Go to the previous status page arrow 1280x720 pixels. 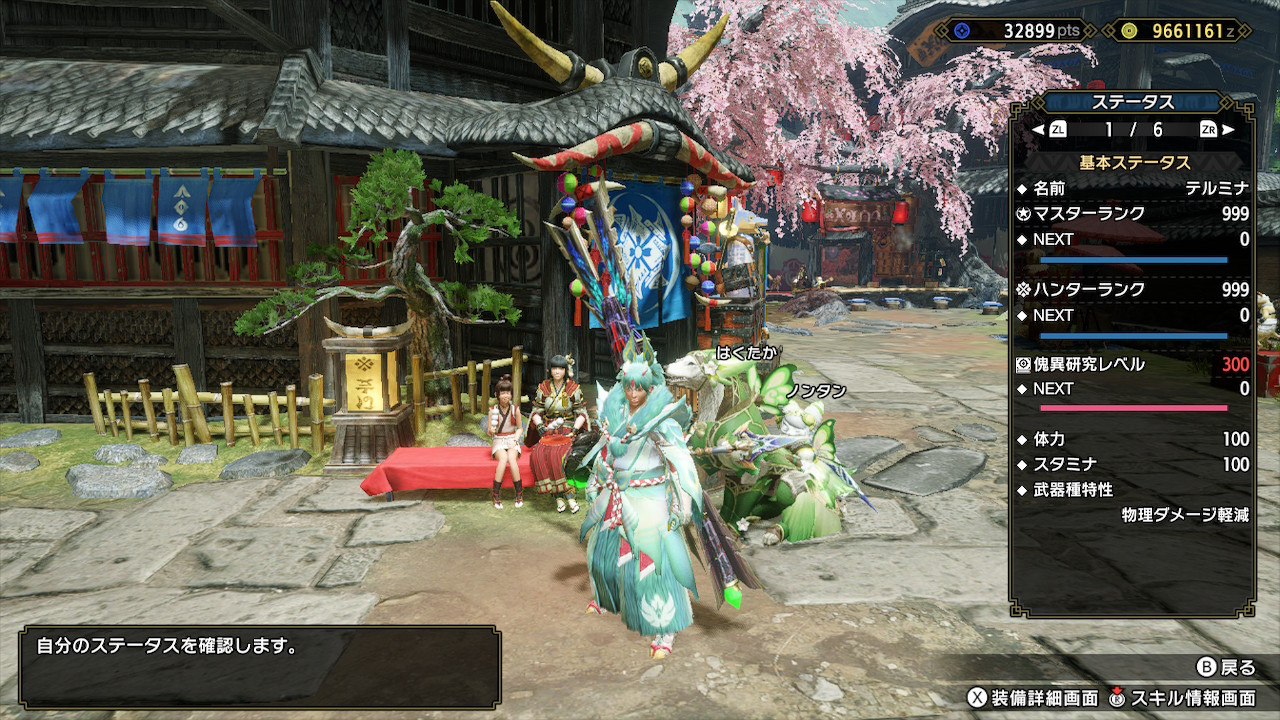[1038, 129]
